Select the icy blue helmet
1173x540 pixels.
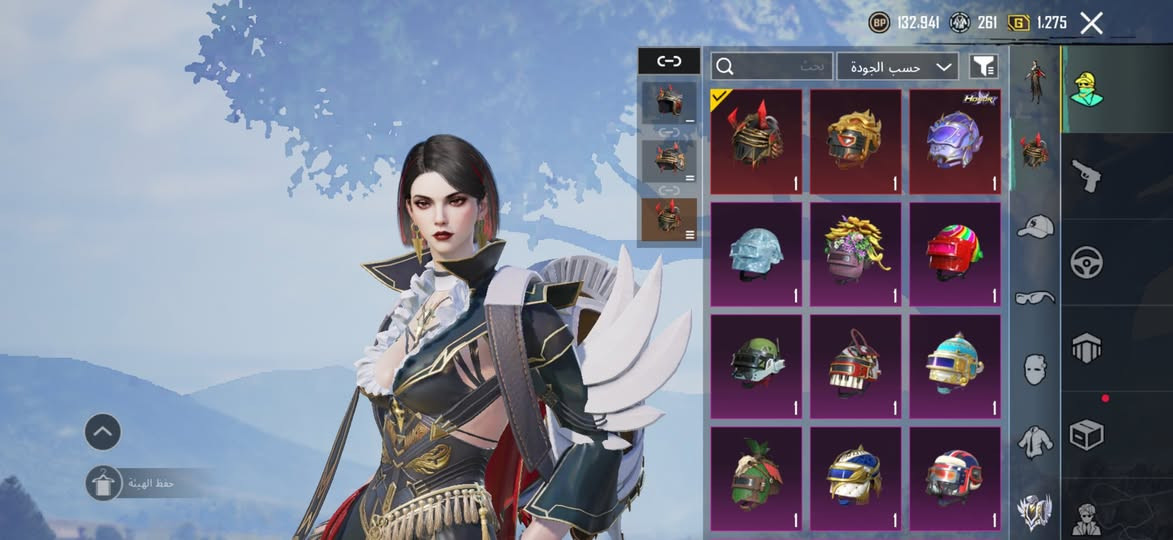(756, 254)
